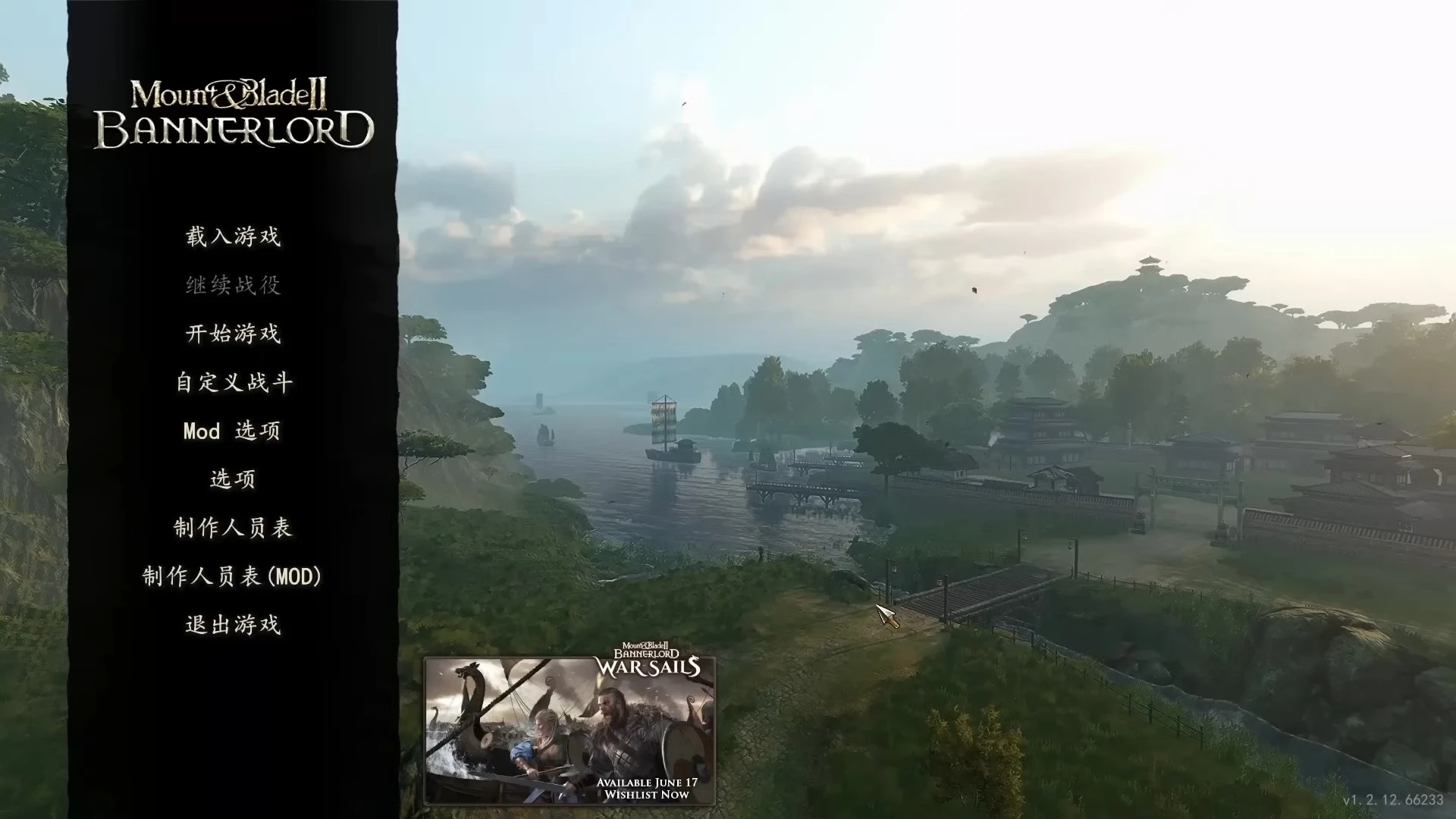Open 选项 to access game options
The image size is (1456, 819).
tap(231, 479)
